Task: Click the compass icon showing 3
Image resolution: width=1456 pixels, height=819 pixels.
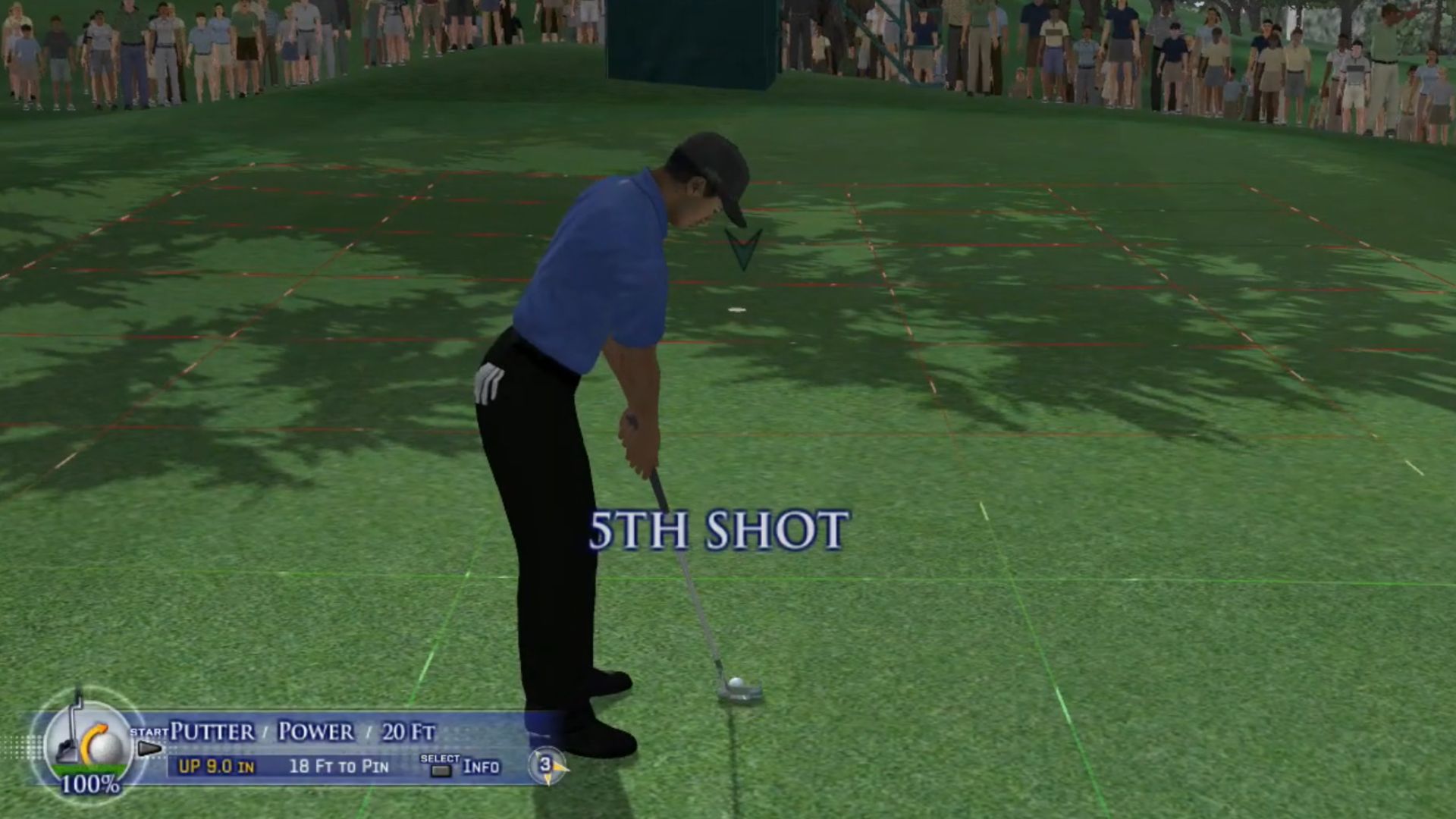Action: (x=548, y=766)
